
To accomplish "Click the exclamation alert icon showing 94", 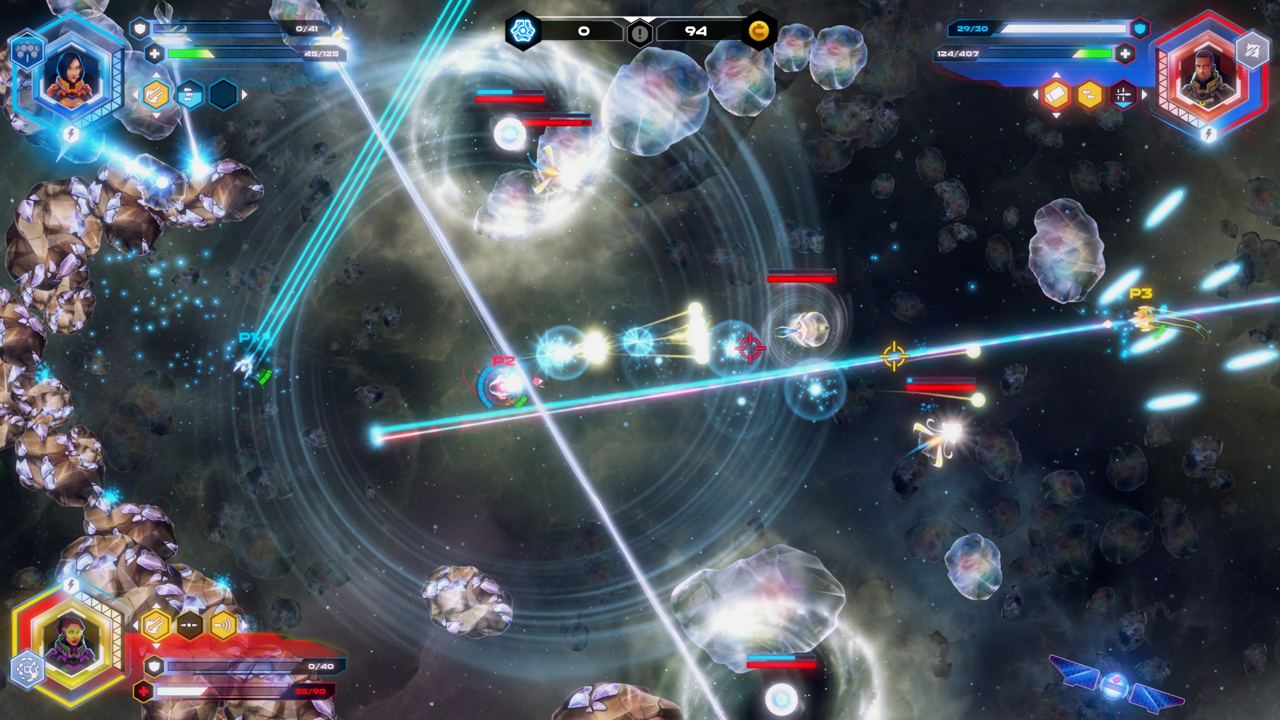I will pyautogui.click(x=637, y=31).
